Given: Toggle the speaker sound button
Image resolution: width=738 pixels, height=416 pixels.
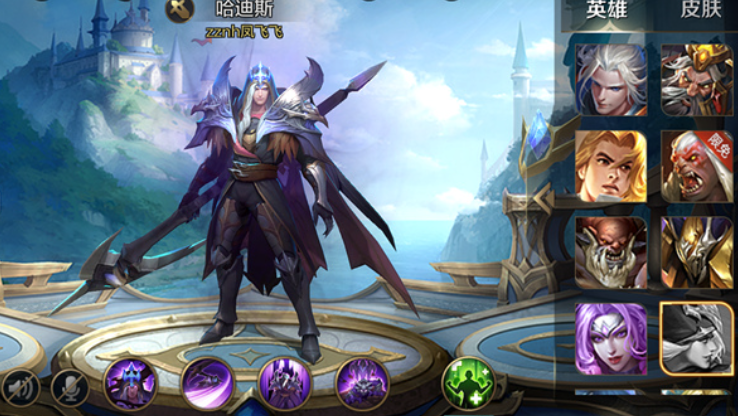Looking at the screenshot, I should pyautogui.click(x=21, y=386).
